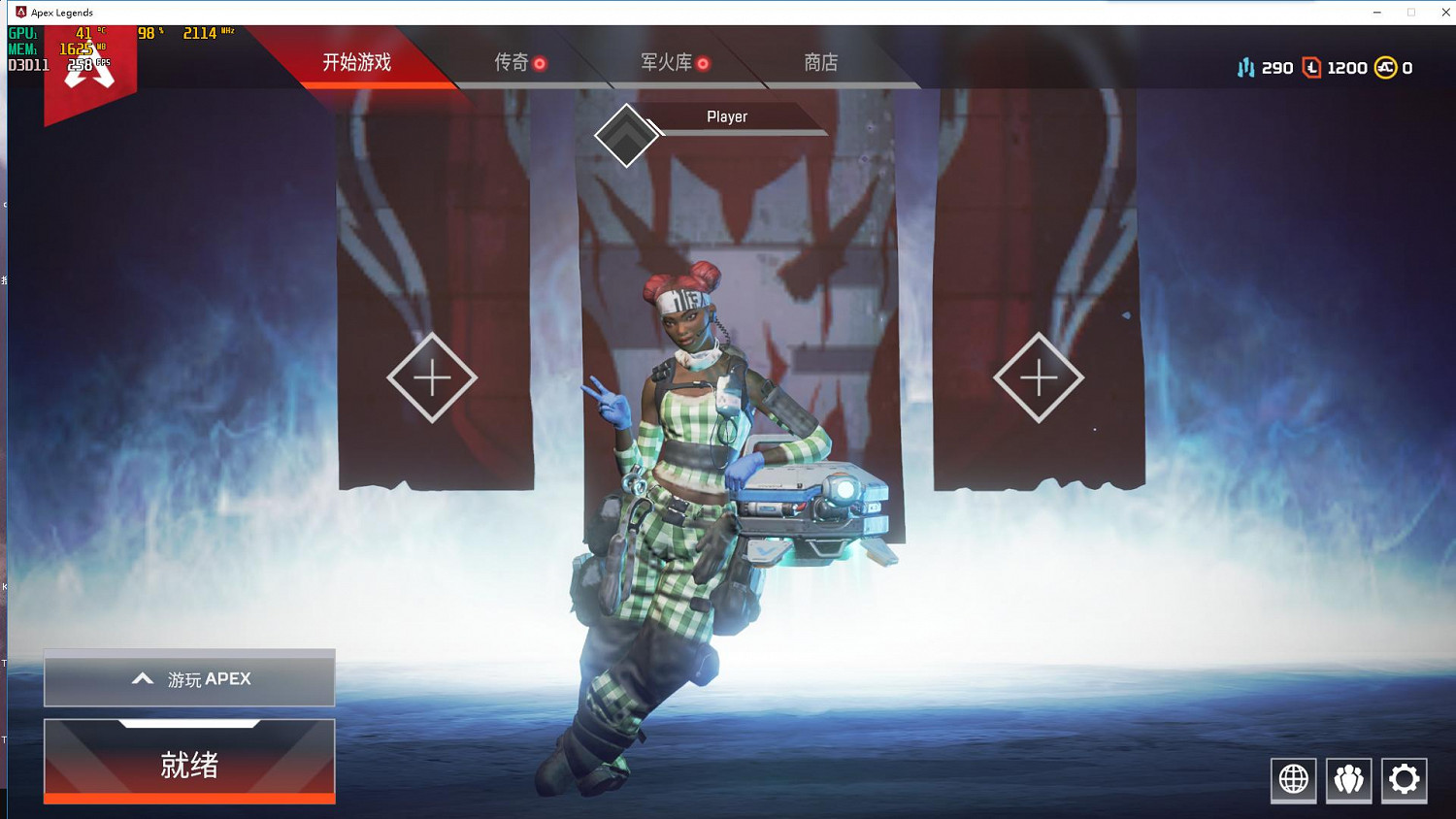This screenshot has height=819, width=1456.
Task: Click the Legend Tokens icon showing 1200
Action: tap(1312, 67)
